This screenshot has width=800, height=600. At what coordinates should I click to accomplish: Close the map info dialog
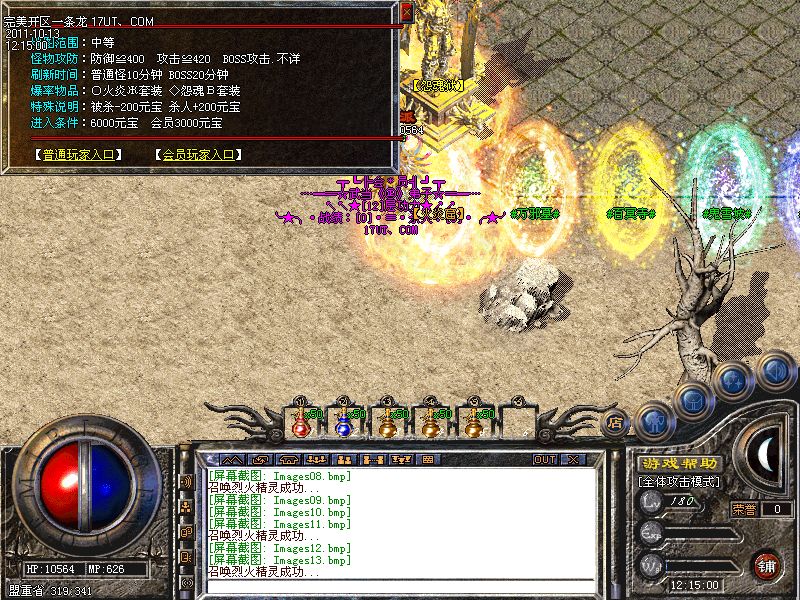point(406,12)
